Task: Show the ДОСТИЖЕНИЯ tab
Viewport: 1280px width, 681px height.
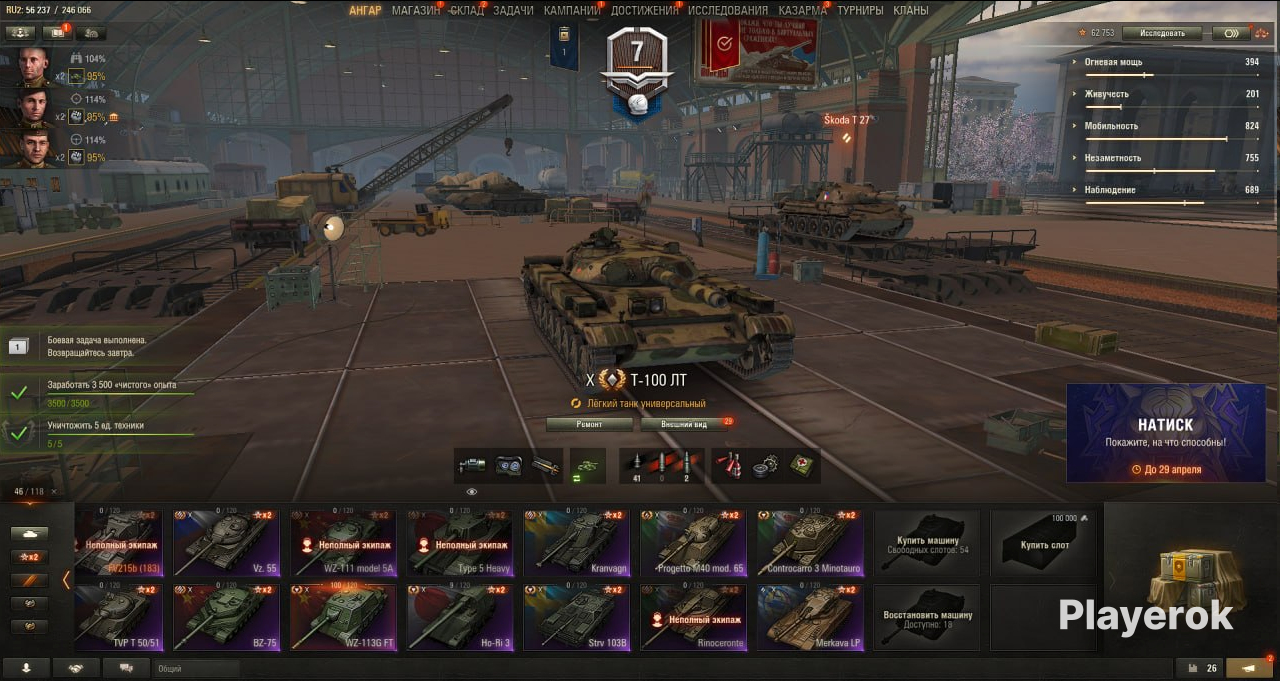Action: pyautogui.click(x=645, y=10)
